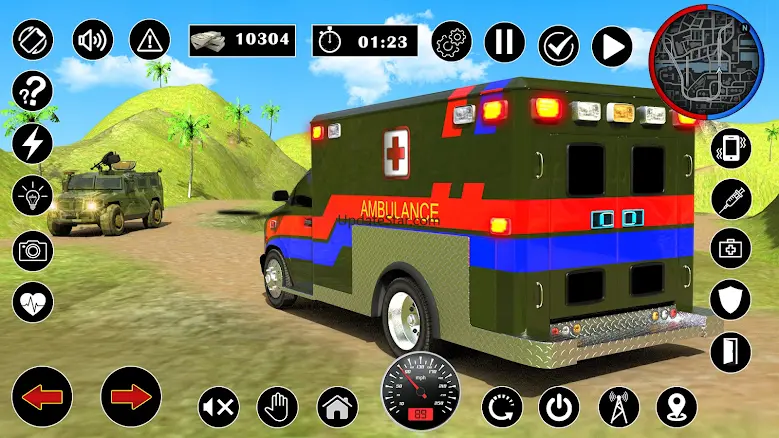Pause the game

tap(505, 43)
